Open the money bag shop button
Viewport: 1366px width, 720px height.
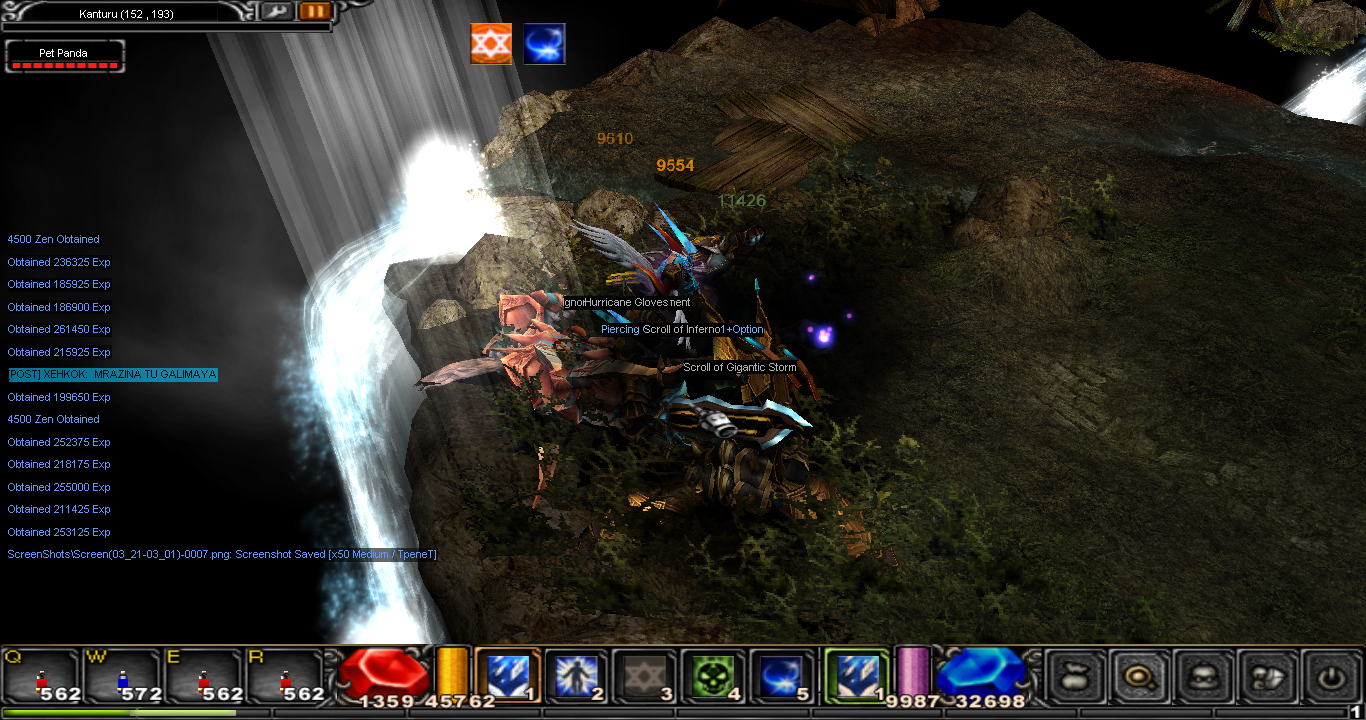(1076, 678)
